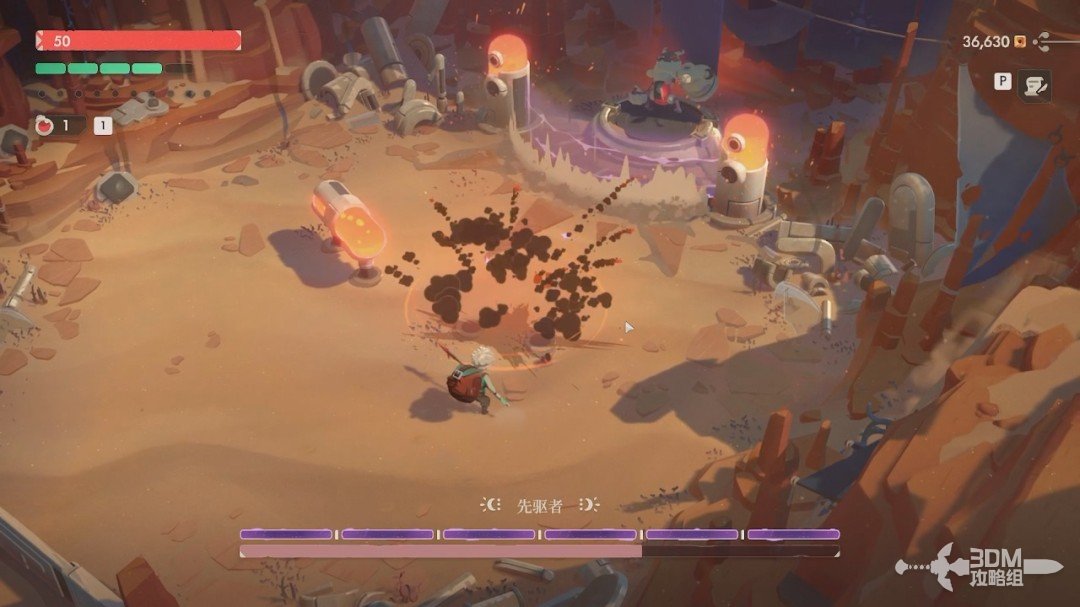Use the red healing potion slot
This screenshot has width=1080, height=607.
(45, 126)
